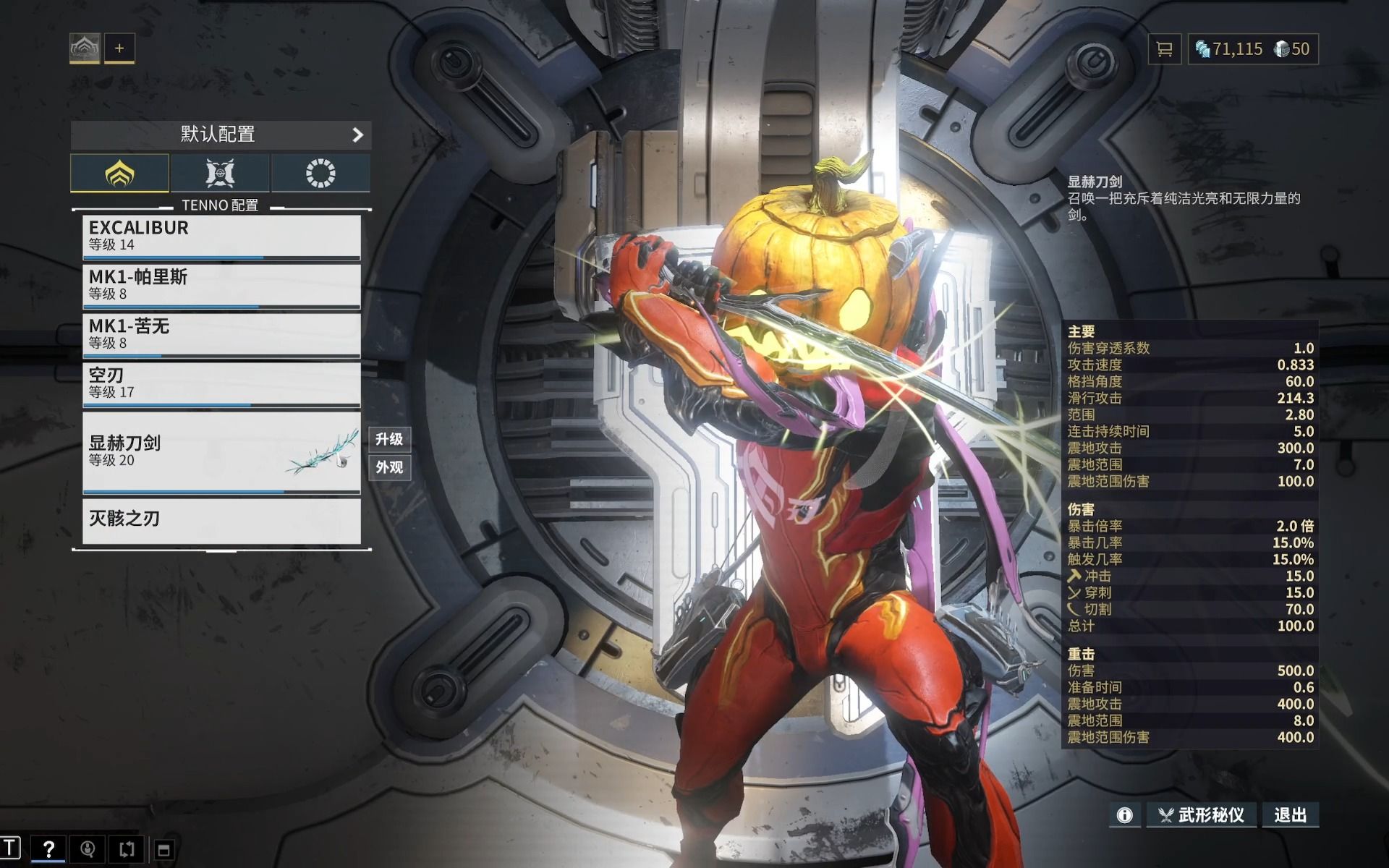The image size is (1389, 868).
Task: Open 外观 appearance for 显赫刀剑
Action: click(x=389, y=467)
